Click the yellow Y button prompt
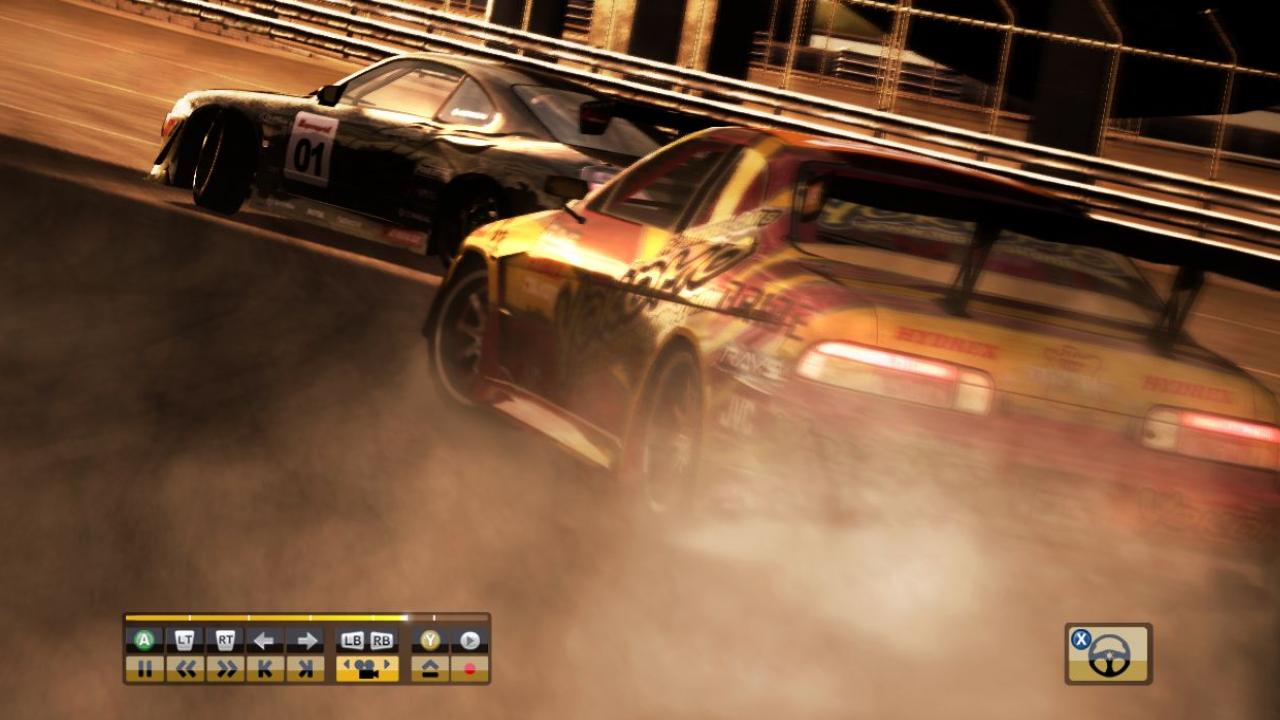The image size is (1280, 720). coord(428,640)
